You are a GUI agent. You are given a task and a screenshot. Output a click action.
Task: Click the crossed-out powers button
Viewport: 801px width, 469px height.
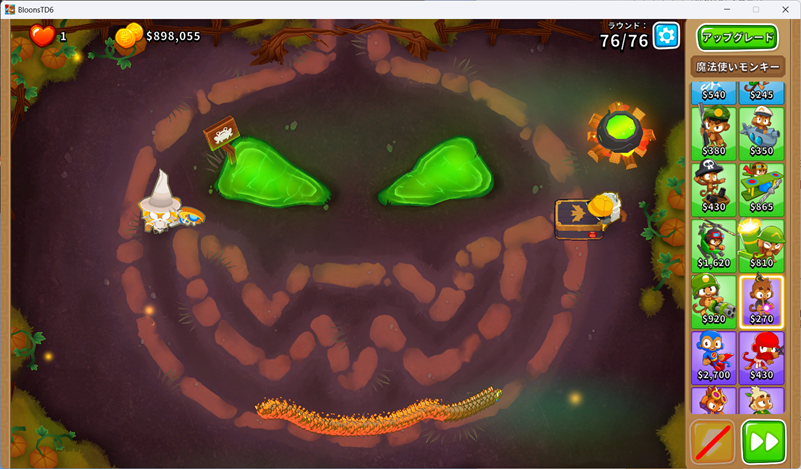coord(713,441)
